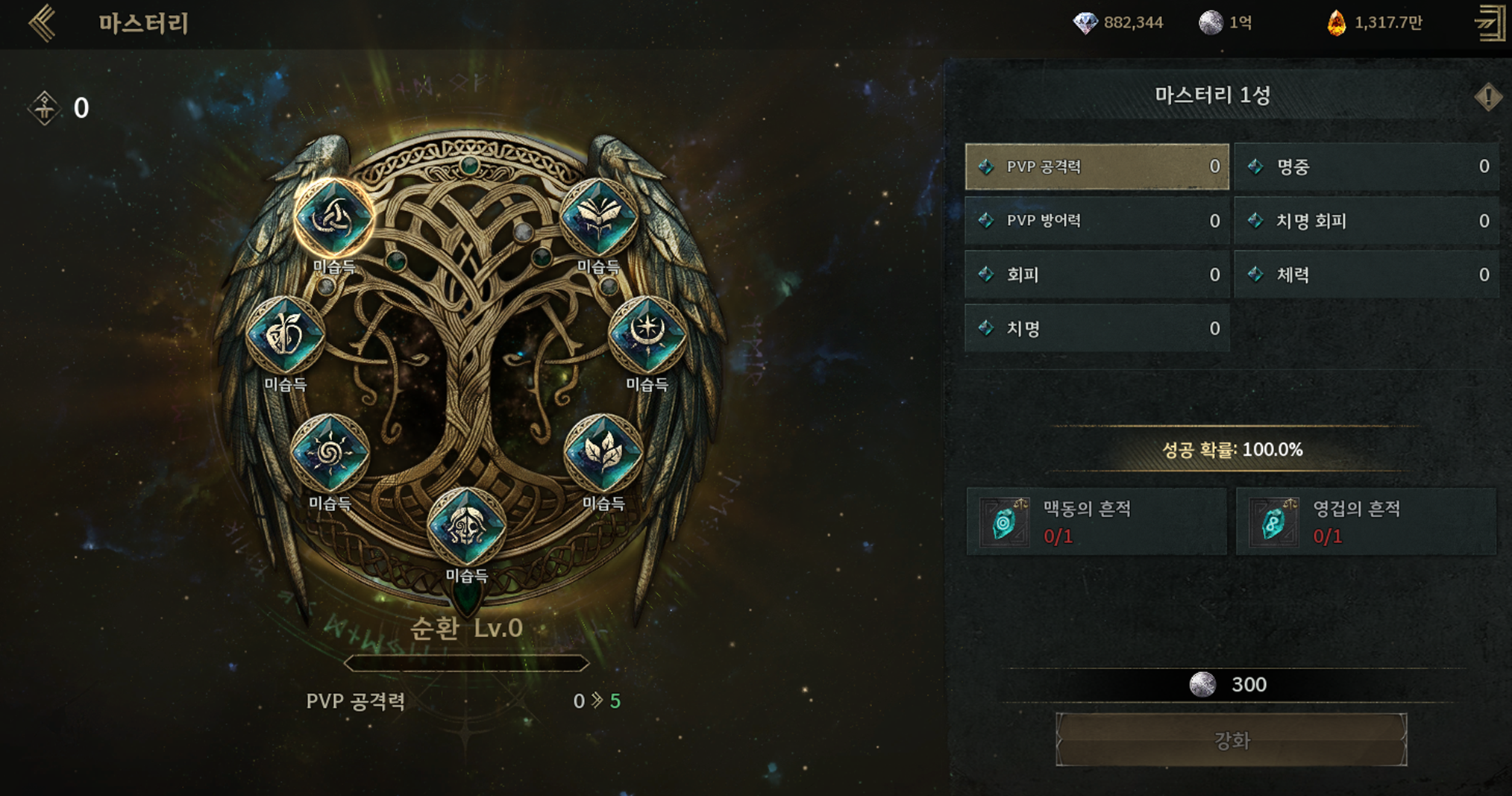Select the spiral sun mastery node
This screenshot has width=1512, height=796.
tap(330, 453)
